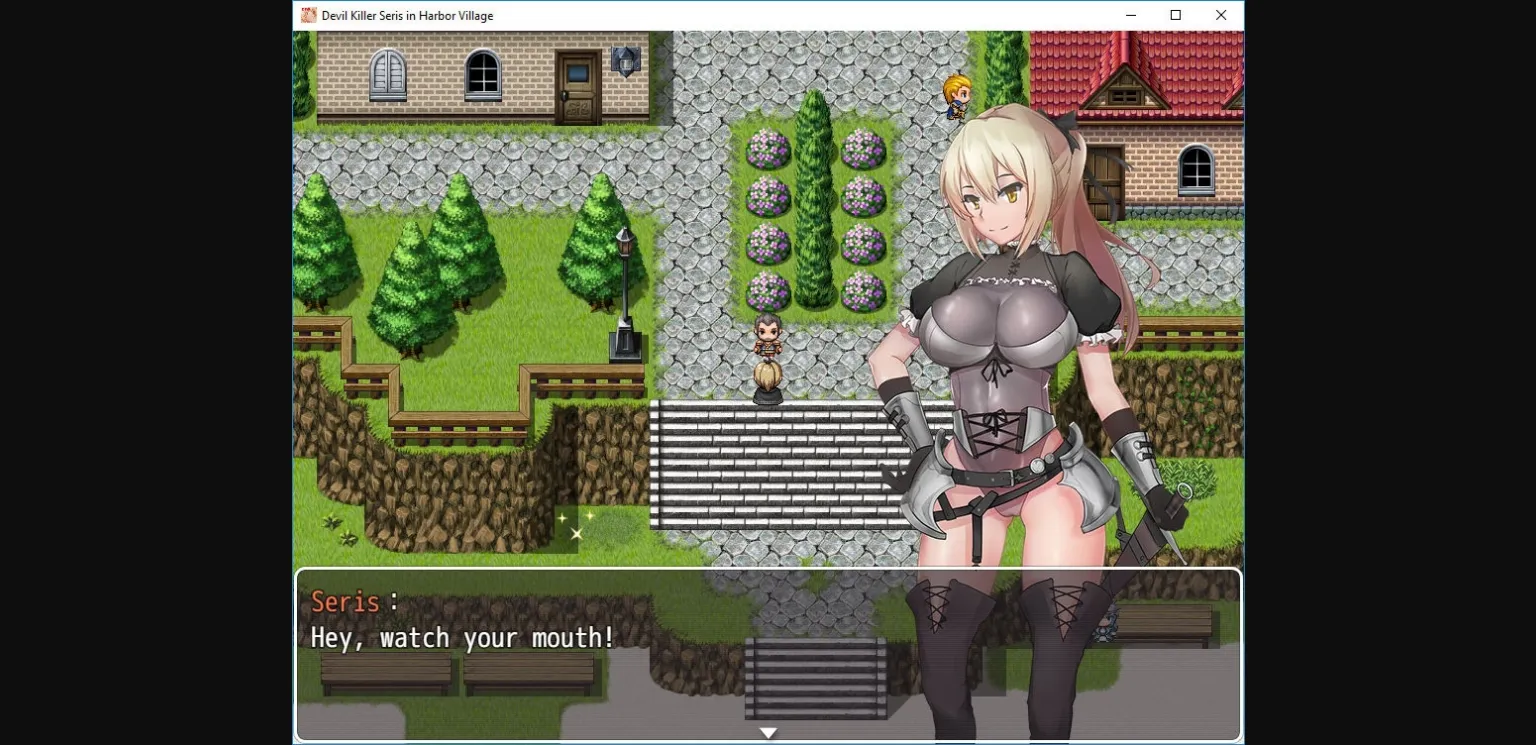Click the wall-mounted lantern on the stone house

[x=623, y=62]
